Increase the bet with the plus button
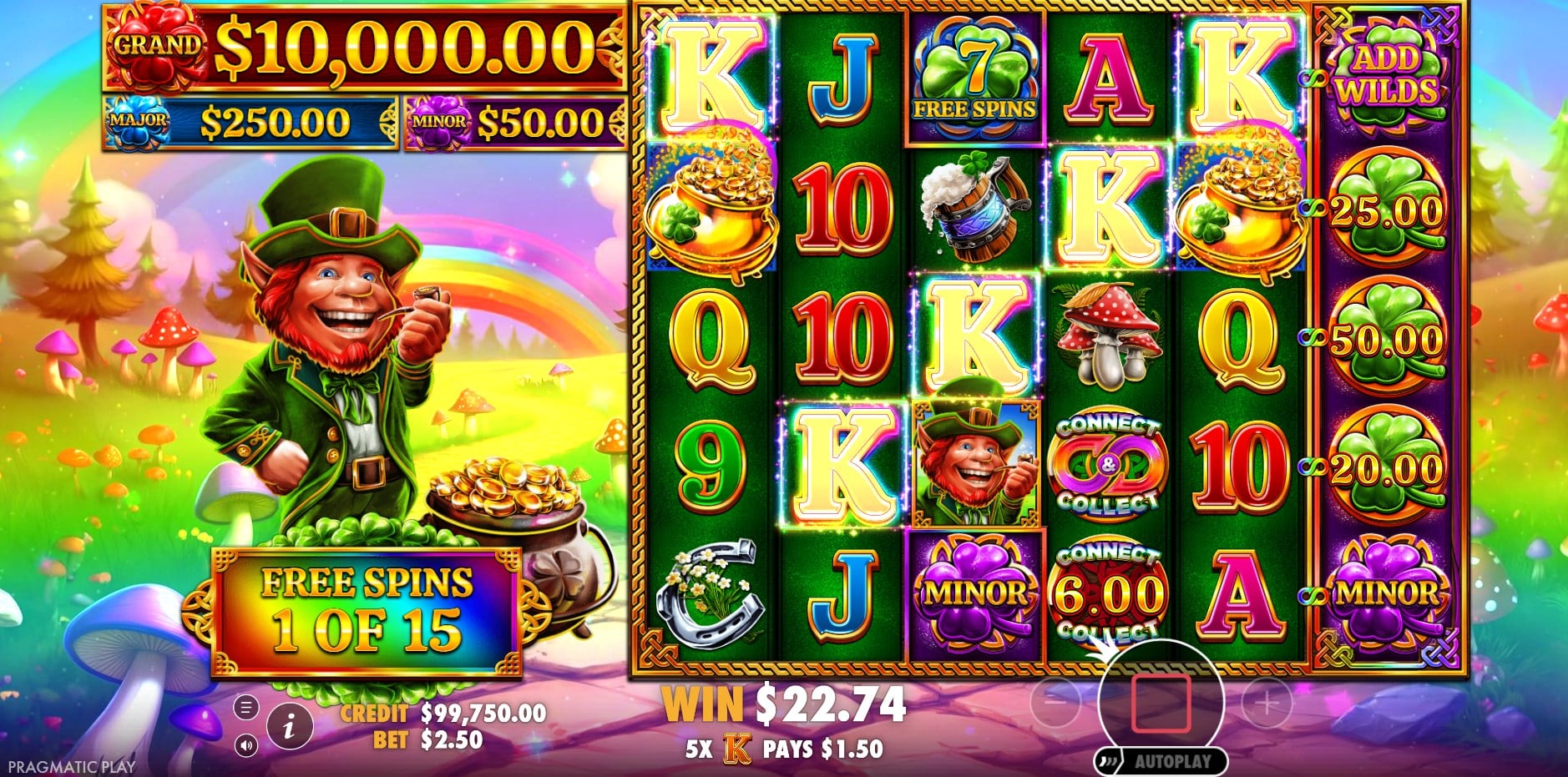 (x=1267, y=703)
